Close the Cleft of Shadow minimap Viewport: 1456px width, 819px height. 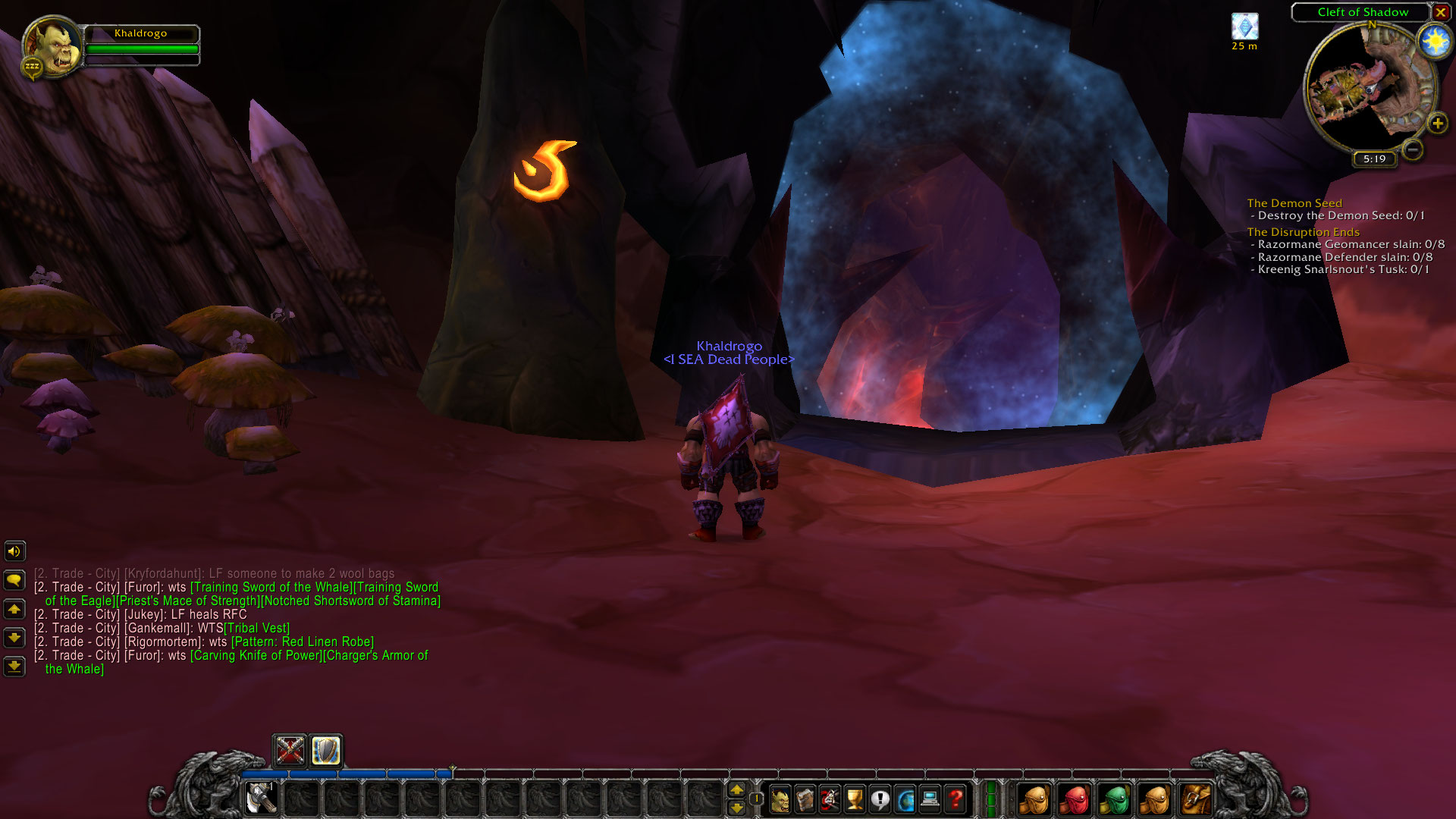(1440, 12)
